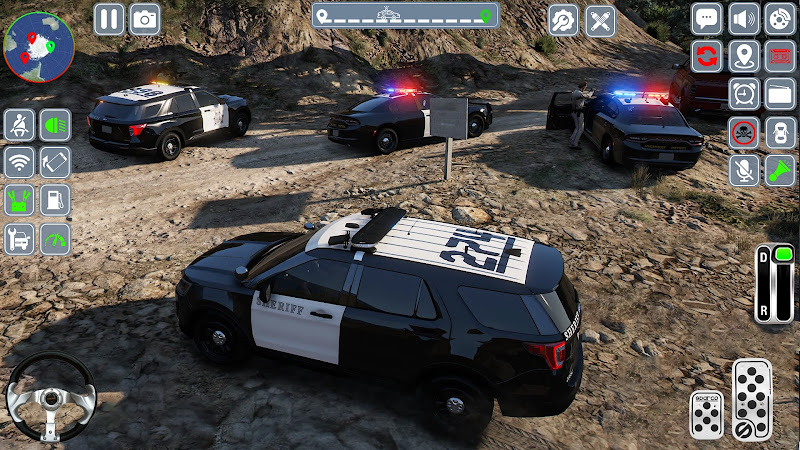Image resolution: width=800 pixels, height=450 pixels.
Task: Switch the D/R gear shifter
Action: pyautogui.click(x=774, y=283)
